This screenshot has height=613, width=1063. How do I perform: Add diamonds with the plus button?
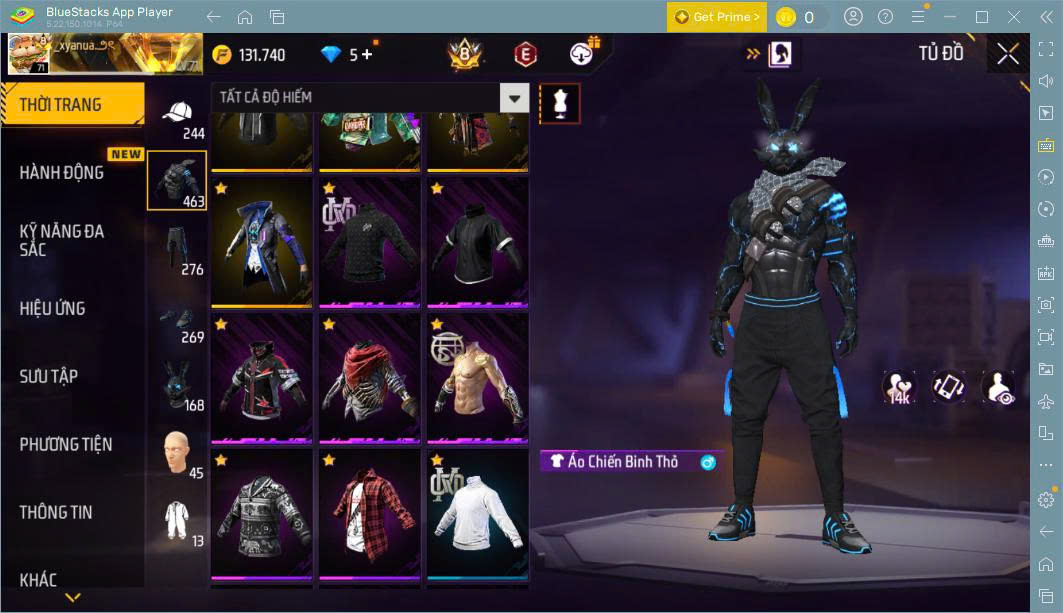(x=367, y=54)
